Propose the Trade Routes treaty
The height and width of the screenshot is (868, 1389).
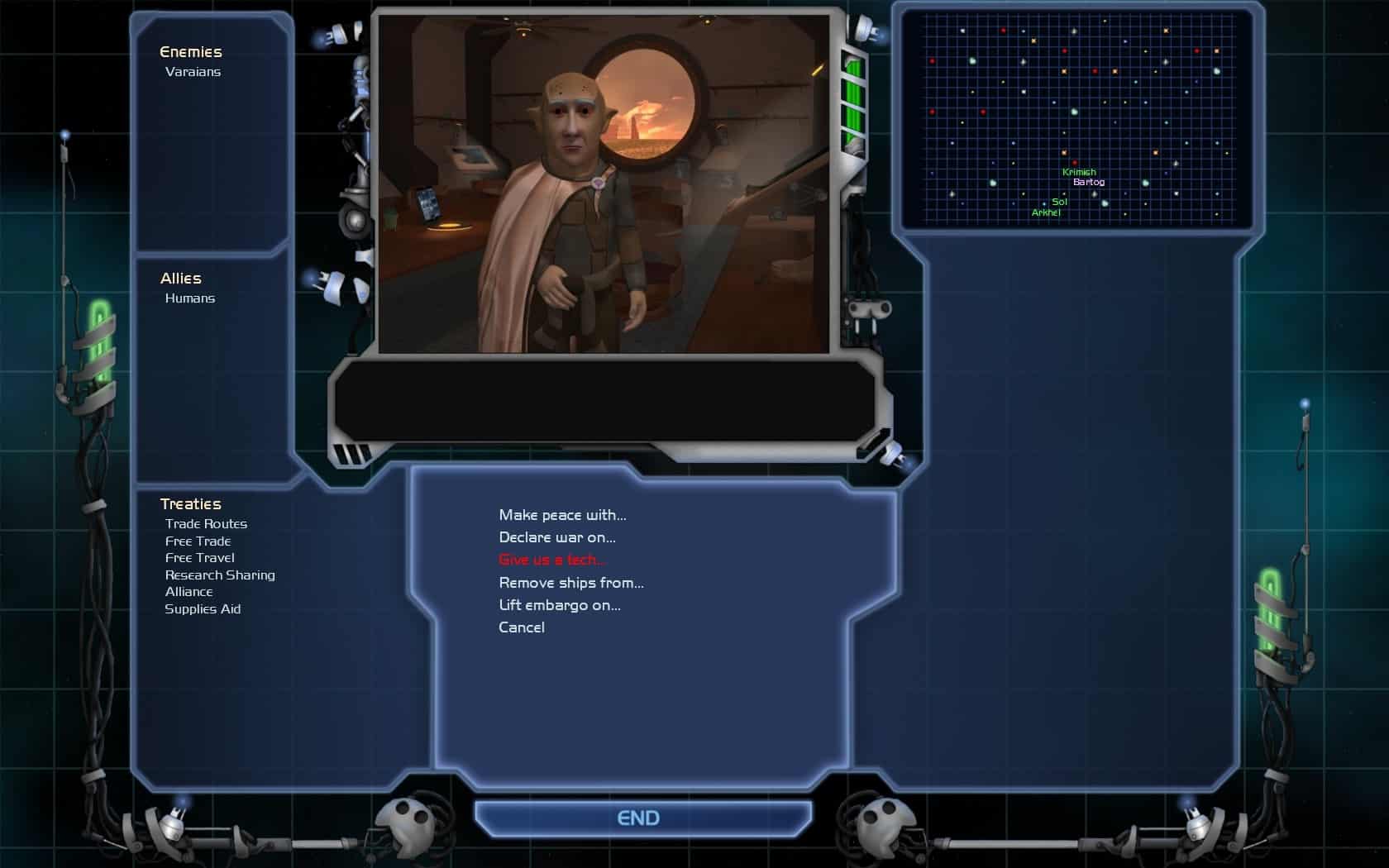tap(207, 523)
